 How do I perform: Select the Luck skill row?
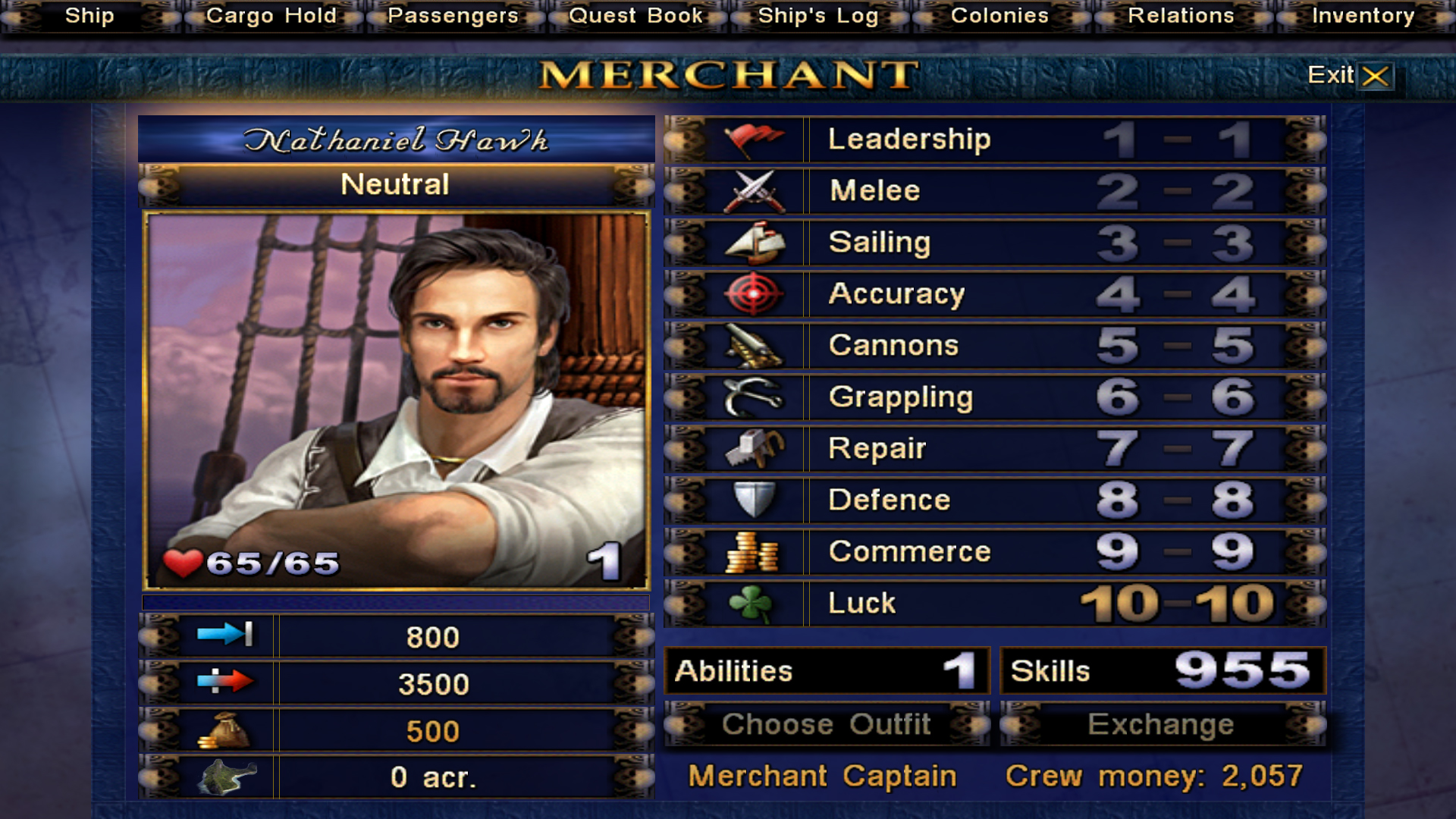pos(994,604)
